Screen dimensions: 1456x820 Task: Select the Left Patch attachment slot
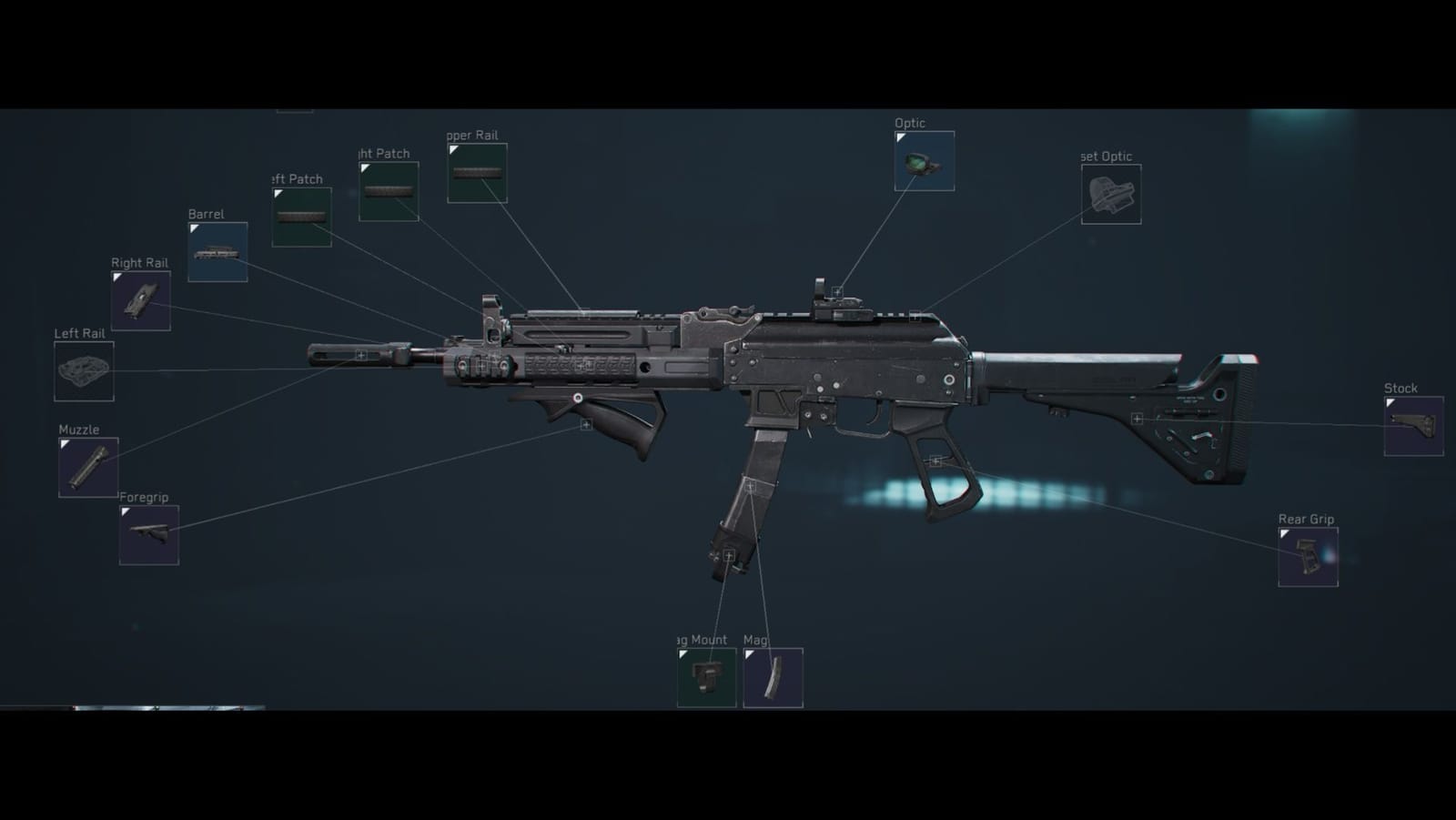click(301, 218)
